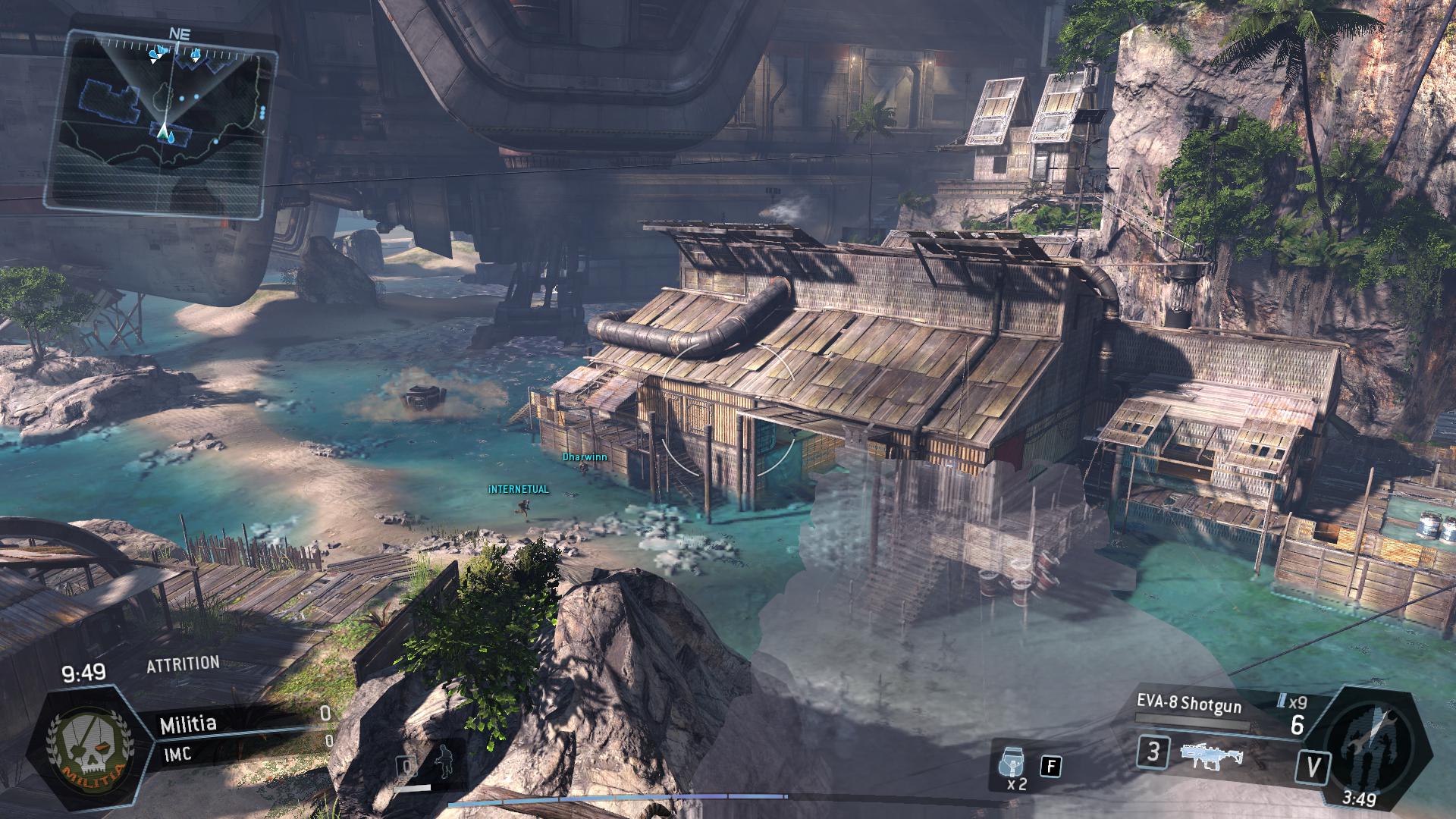Activate the pilot silhouette ability icon
Viewport: 1456px width, 819px height.
[x=442, y=760]
